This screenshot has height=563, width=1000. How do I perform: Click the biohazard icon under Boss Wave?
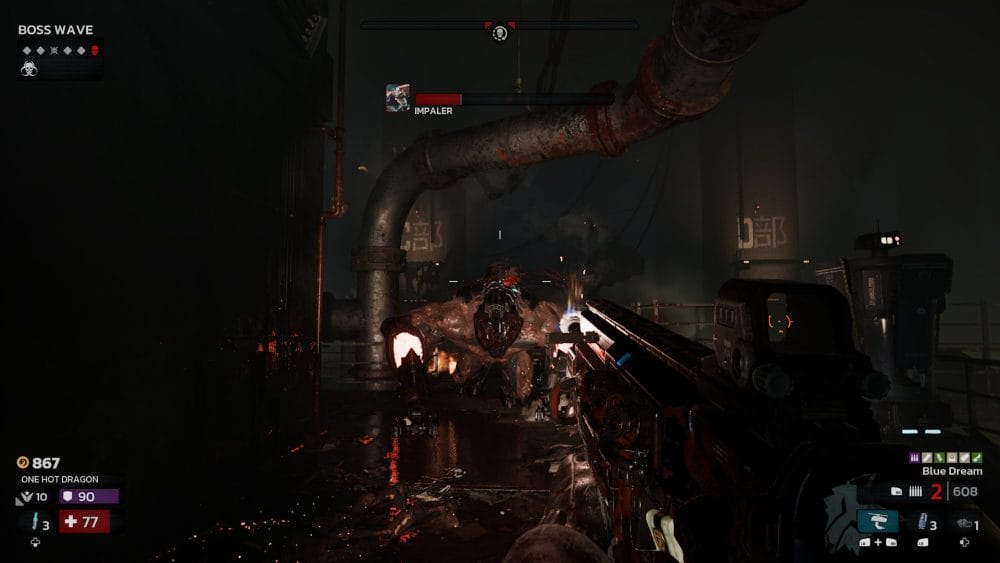tap(30, 69)
